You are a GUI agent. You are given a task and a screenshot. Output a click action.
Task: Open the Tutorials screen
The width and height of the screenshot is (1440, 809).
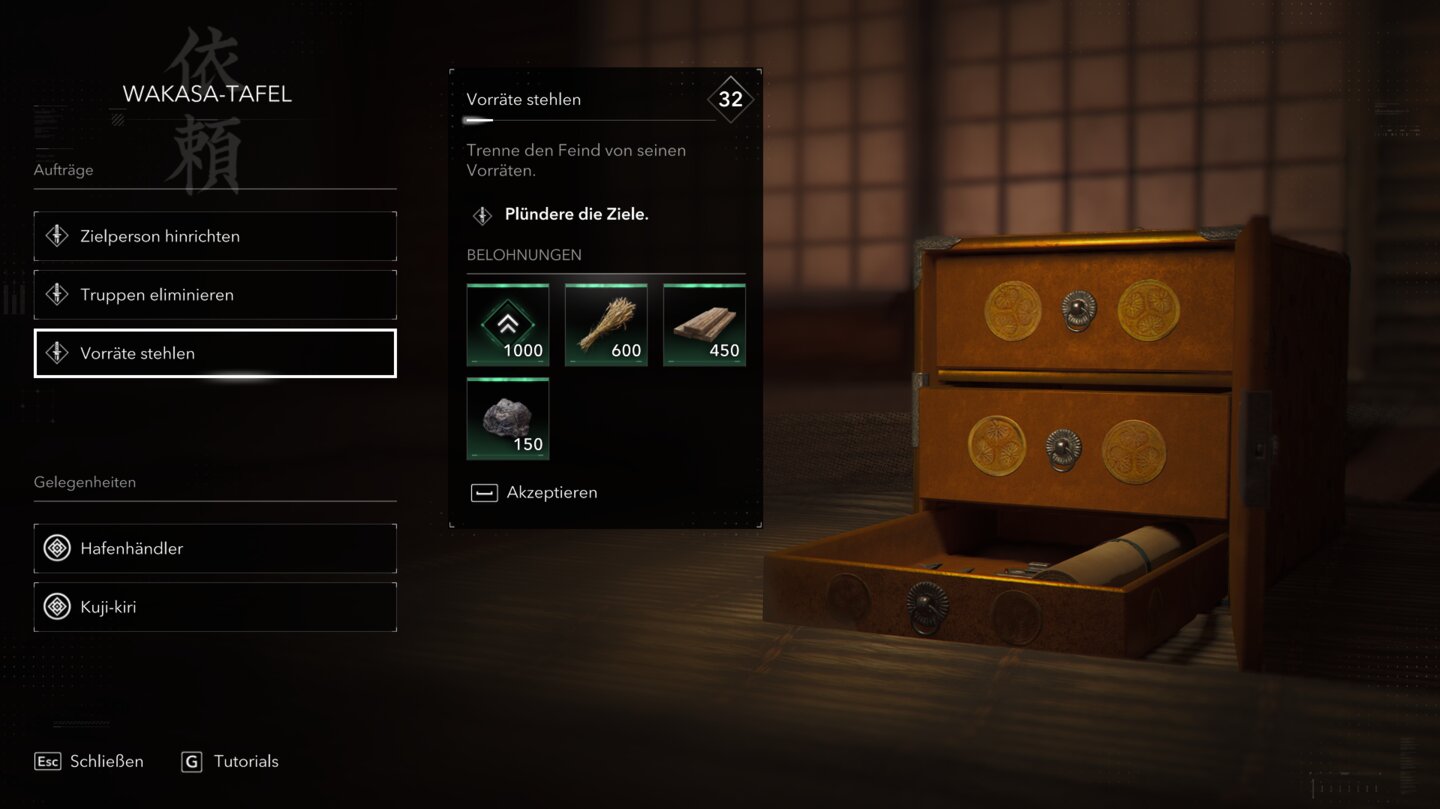pyautogui.click(x=231, y=761)
